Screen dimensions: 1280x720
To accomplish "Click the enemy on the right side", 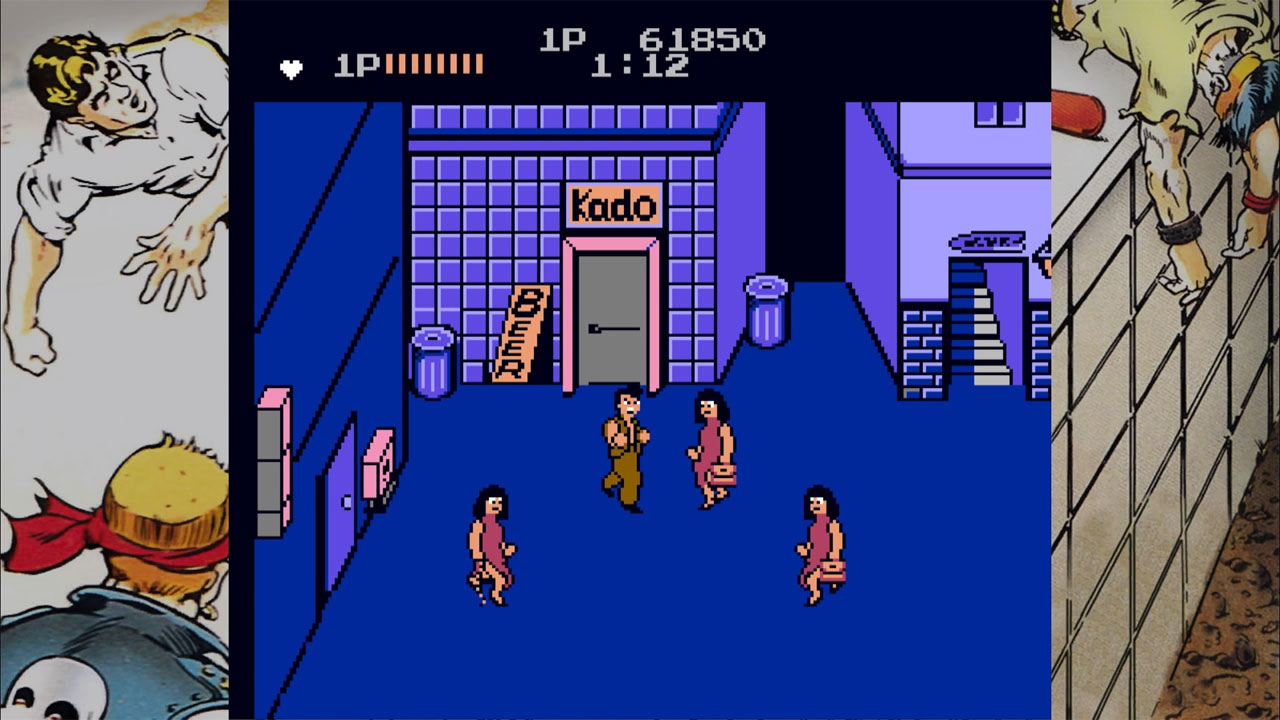I will (817, 545).
